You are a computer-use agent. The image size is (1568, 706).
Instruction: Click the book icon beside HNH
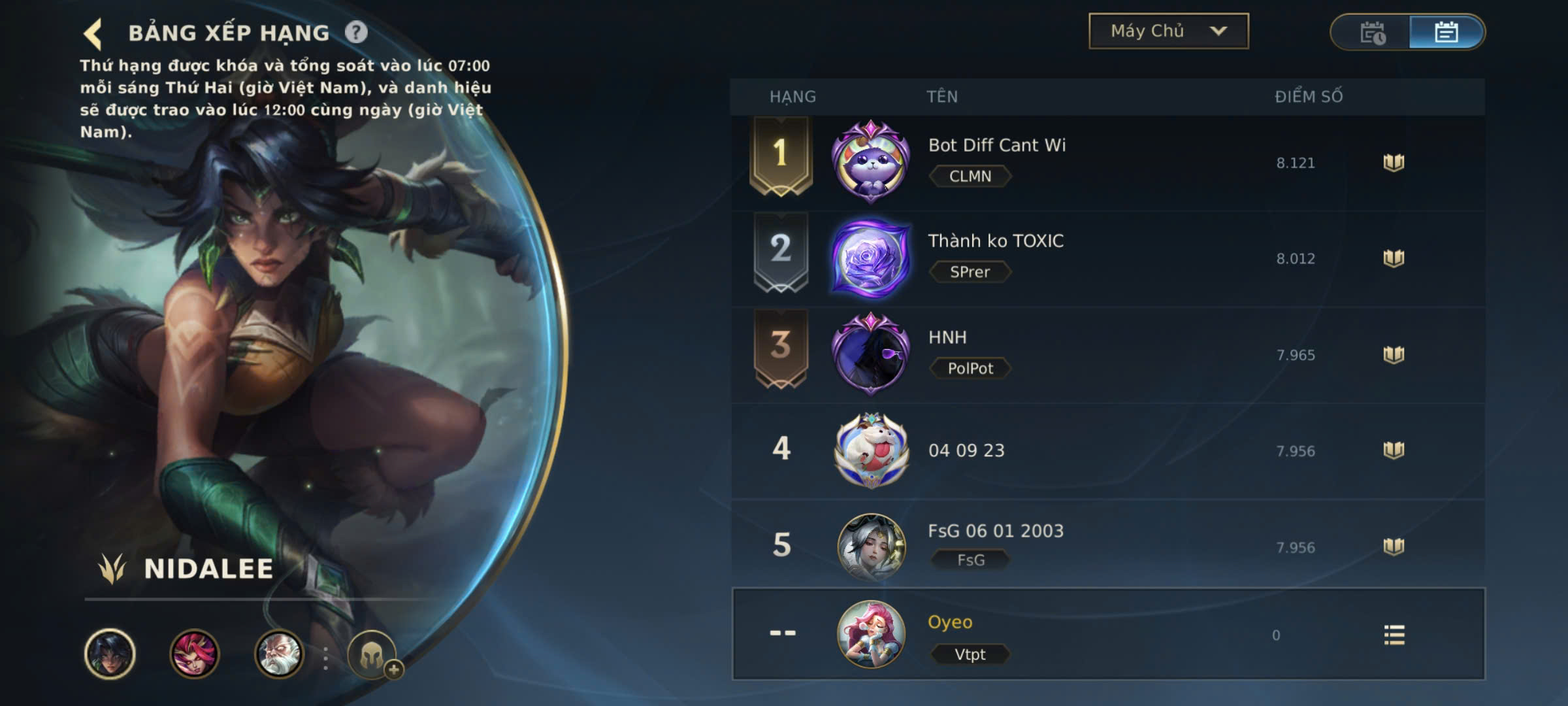coord(1394,354)
